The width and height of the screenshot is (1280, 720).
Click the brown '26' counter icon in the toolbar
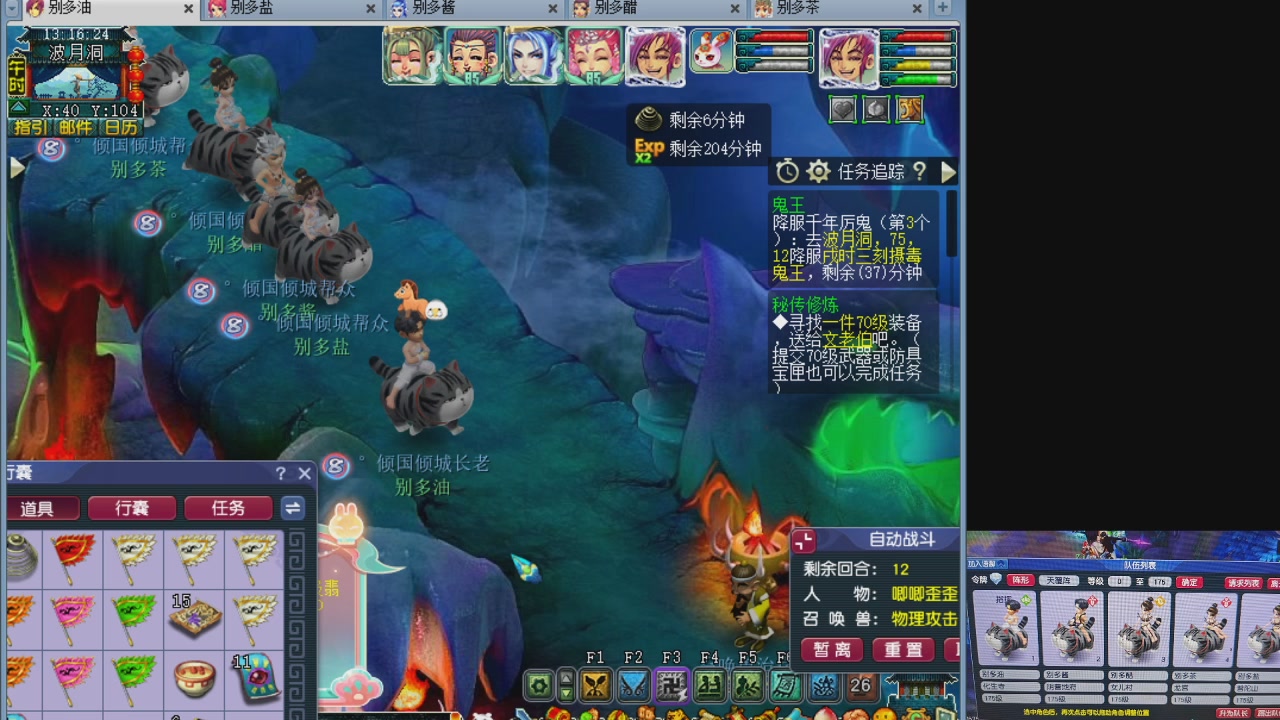[x=860, y=686]
